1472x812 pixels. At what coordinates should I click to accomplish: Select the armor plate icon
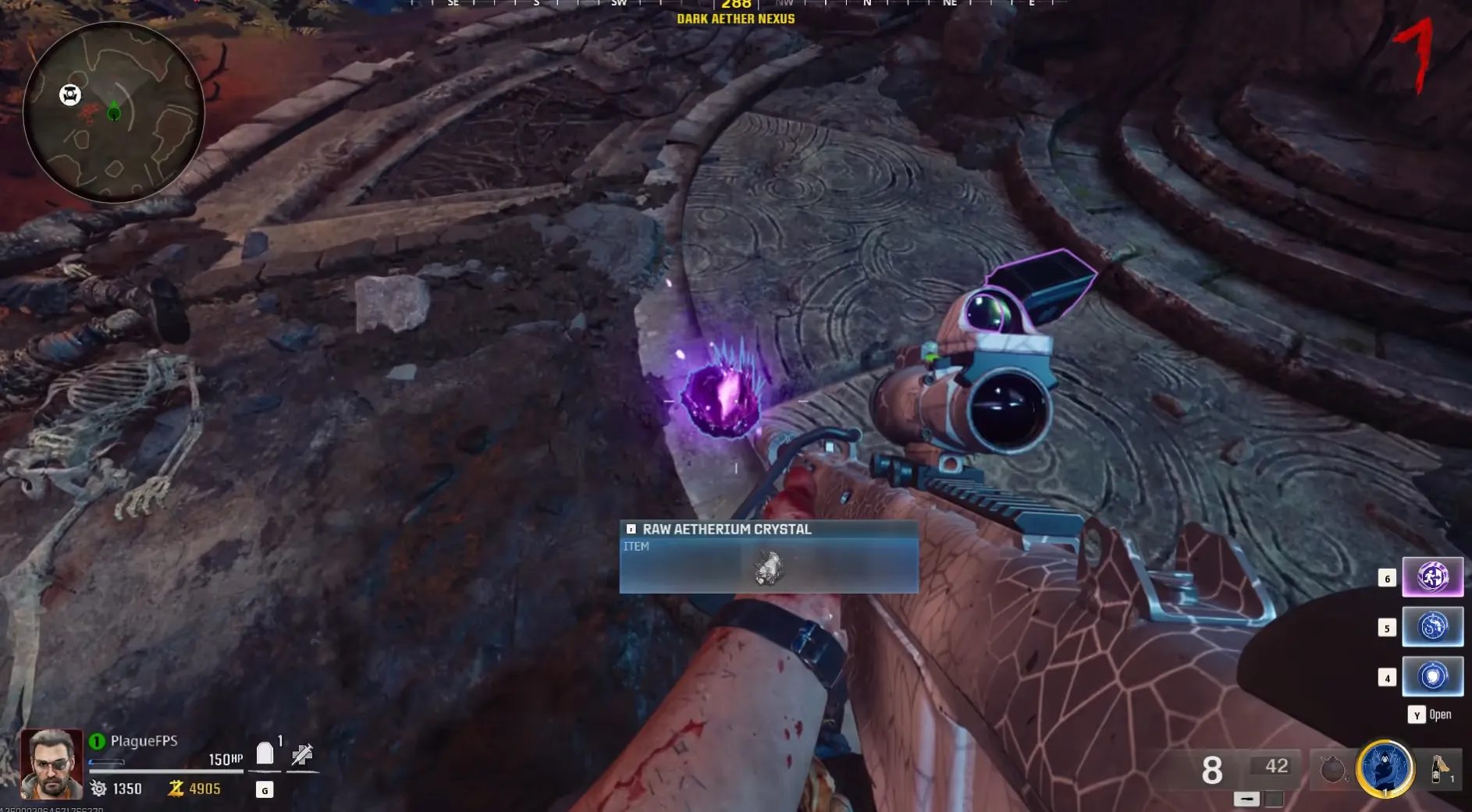[x=265, y=753]
